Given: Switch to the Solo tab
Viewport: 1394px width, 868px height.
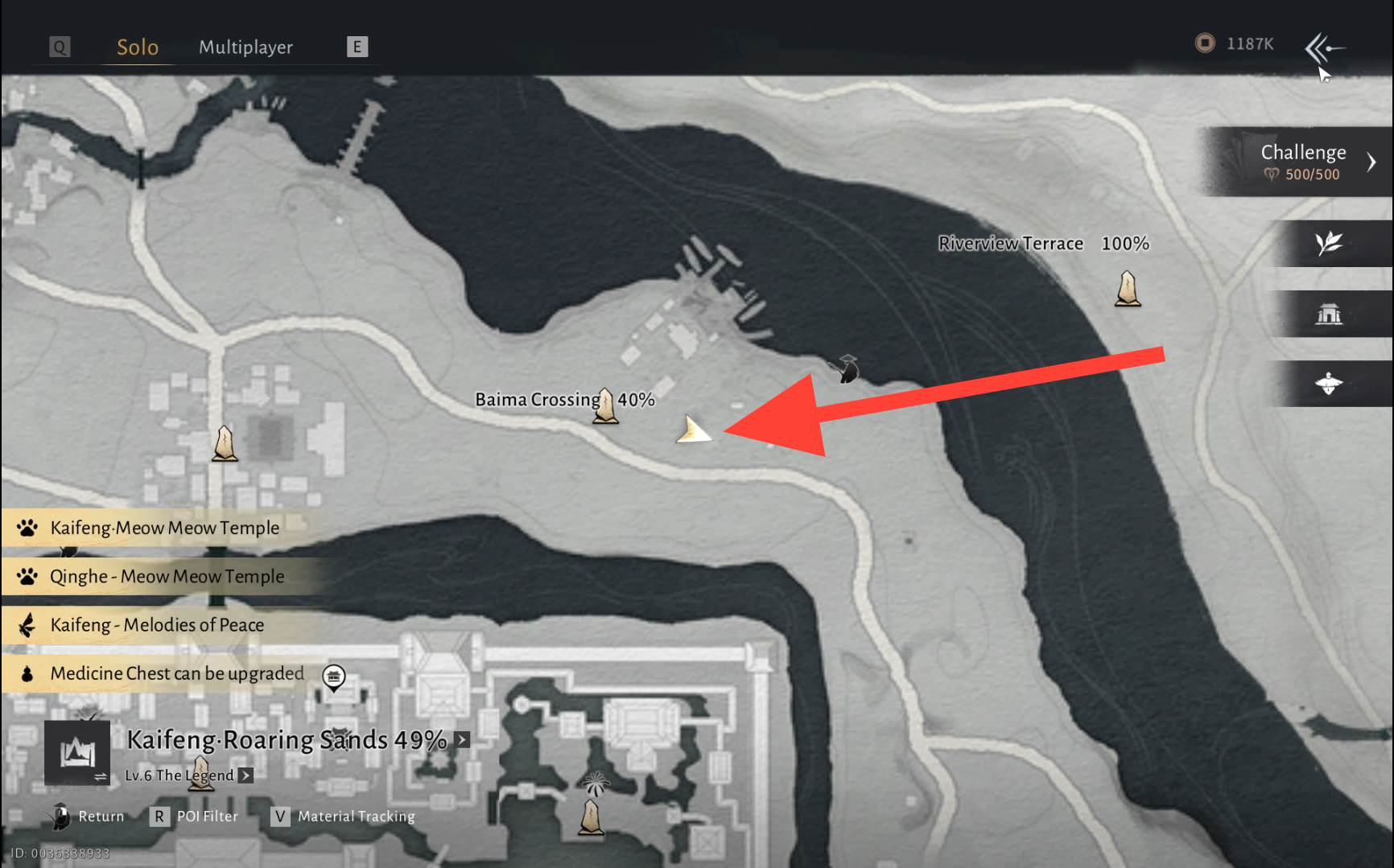Looking at the screenshot, I should coord(138,47).
